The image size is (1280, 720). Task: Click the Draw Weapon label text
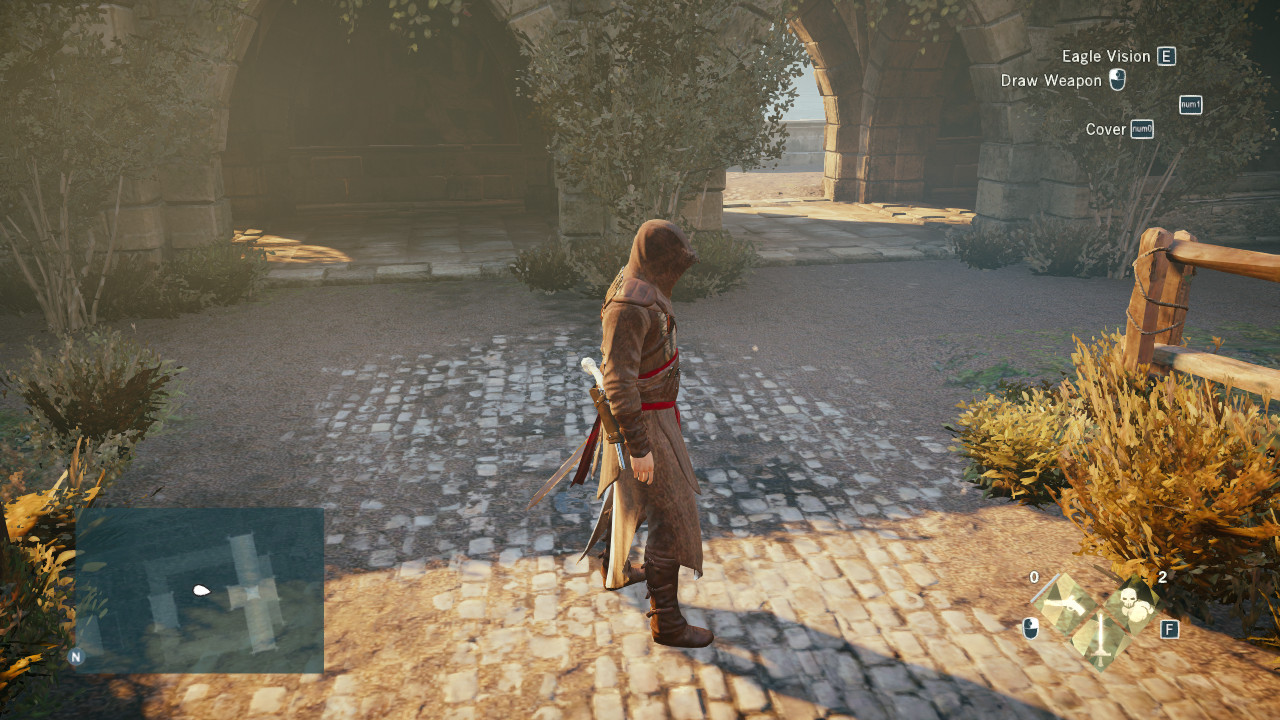coord(1051,80)
